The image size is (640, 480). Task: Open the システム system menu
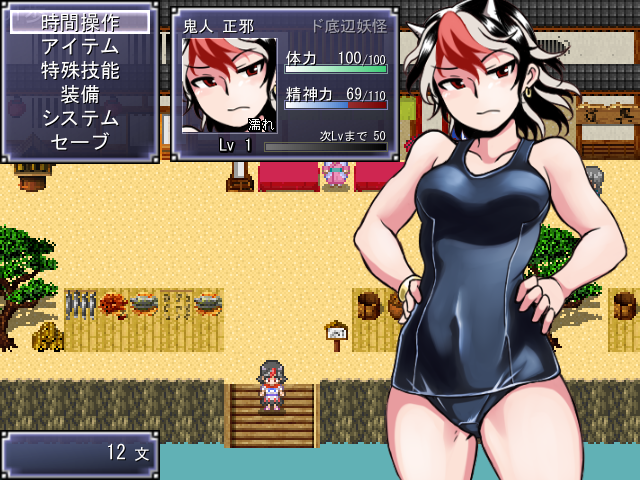(x=80, y=118)
